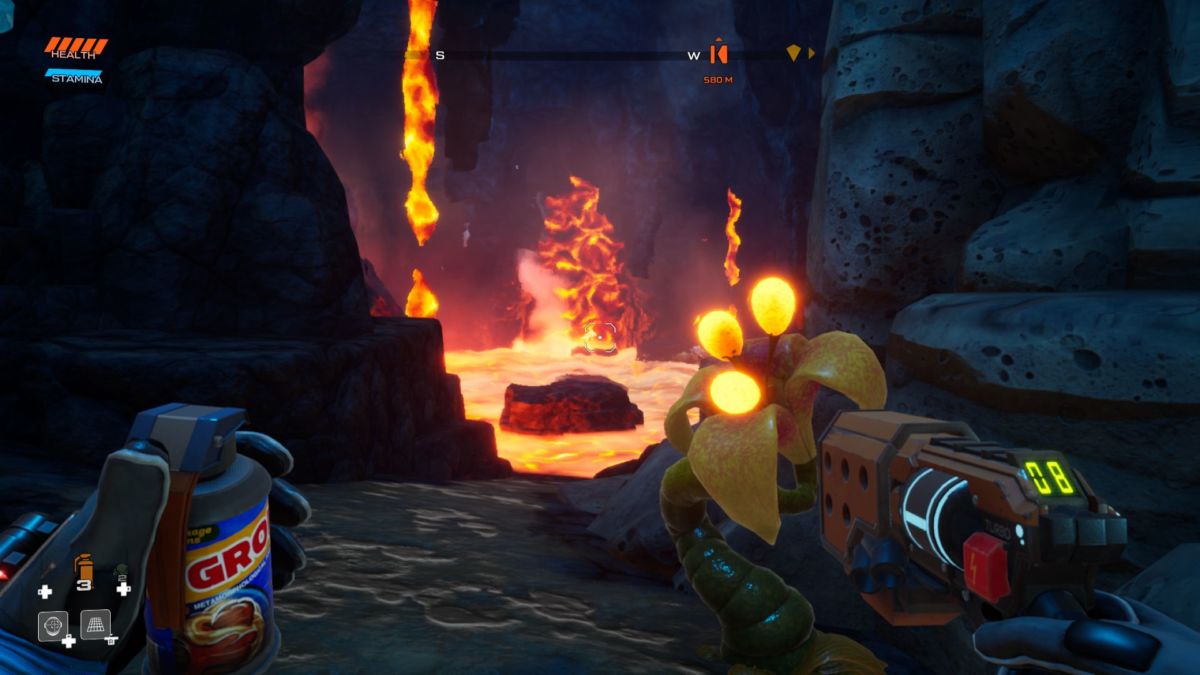Open the grid map icon
This screenshot has height=675, width=1200.
tap(95, 624)
